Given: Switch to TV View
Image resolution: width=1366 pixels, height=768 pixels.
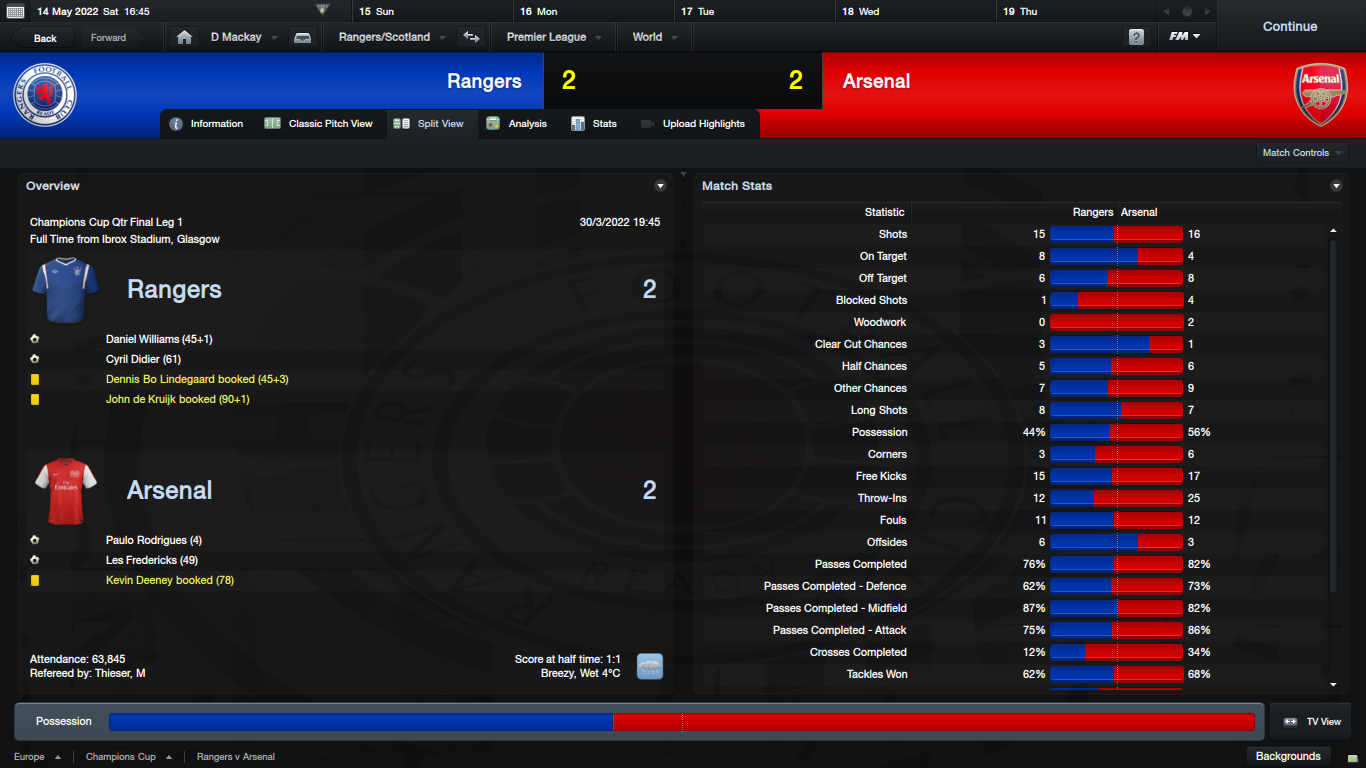Looking at the screenshot, I should (1312, 722).
